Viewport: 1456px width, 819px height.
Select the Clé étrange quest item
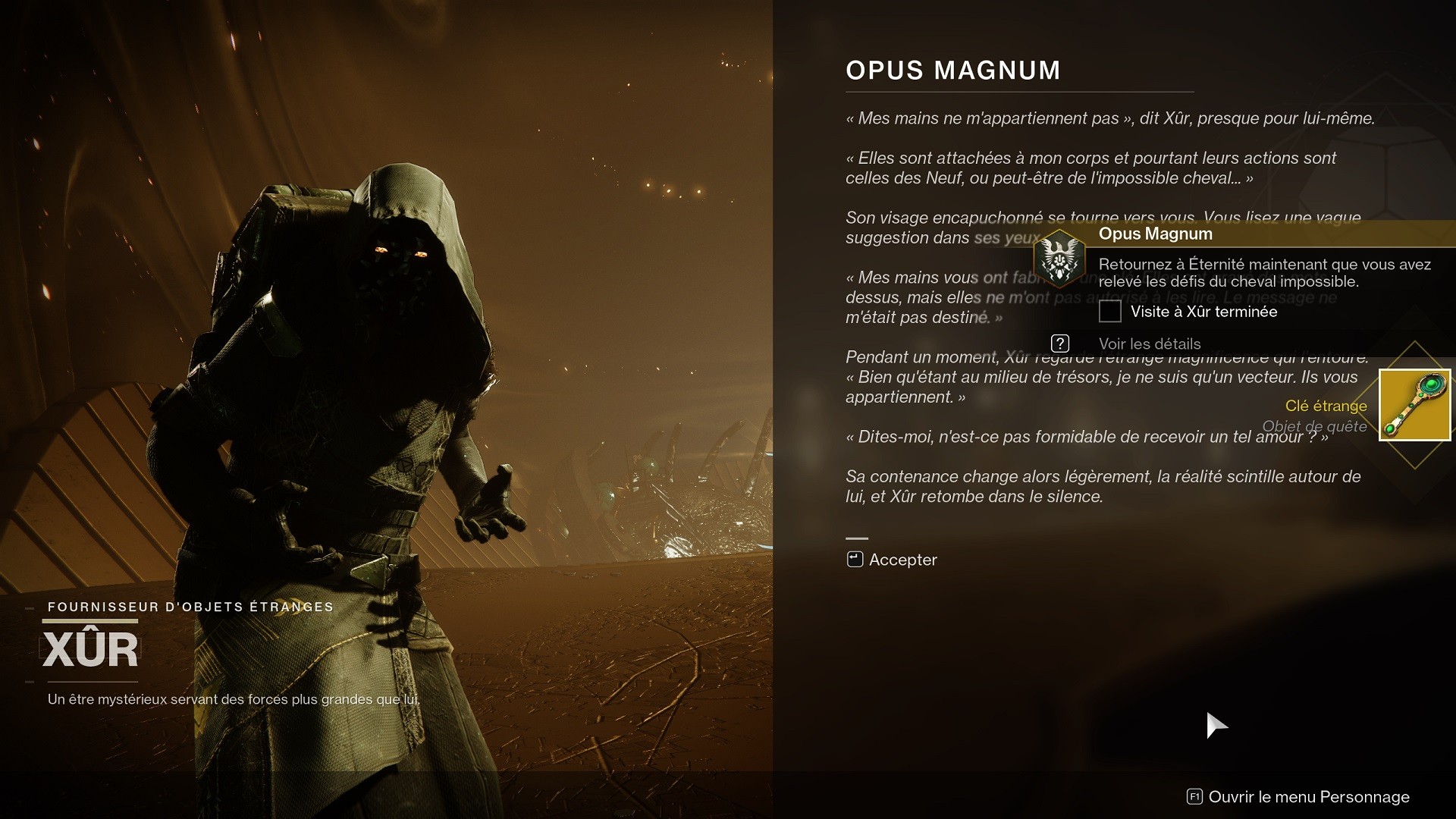[x=1414, y=405]
